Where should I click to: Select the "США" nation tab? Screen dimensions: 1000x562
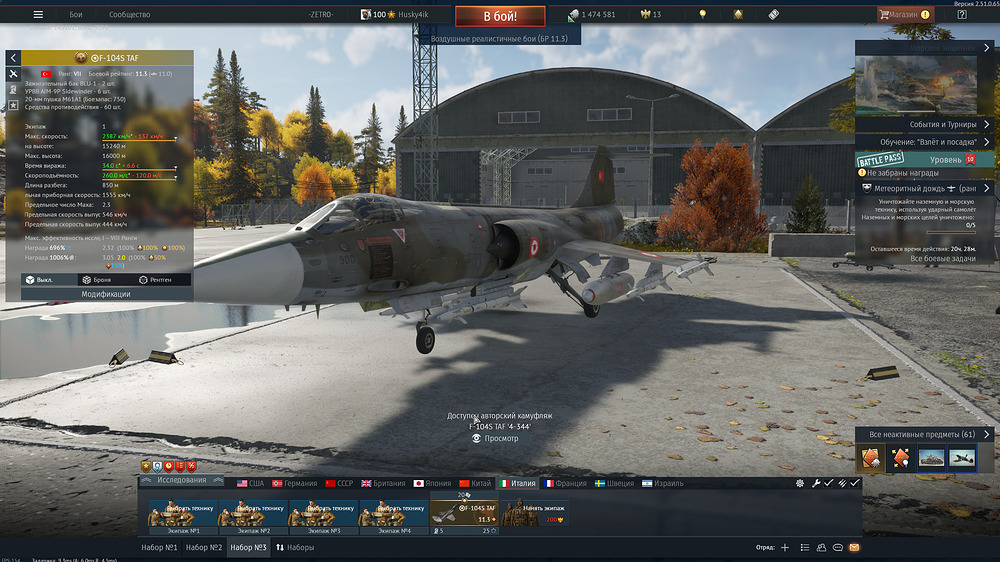pyautogui.click(x=250, y=483)
